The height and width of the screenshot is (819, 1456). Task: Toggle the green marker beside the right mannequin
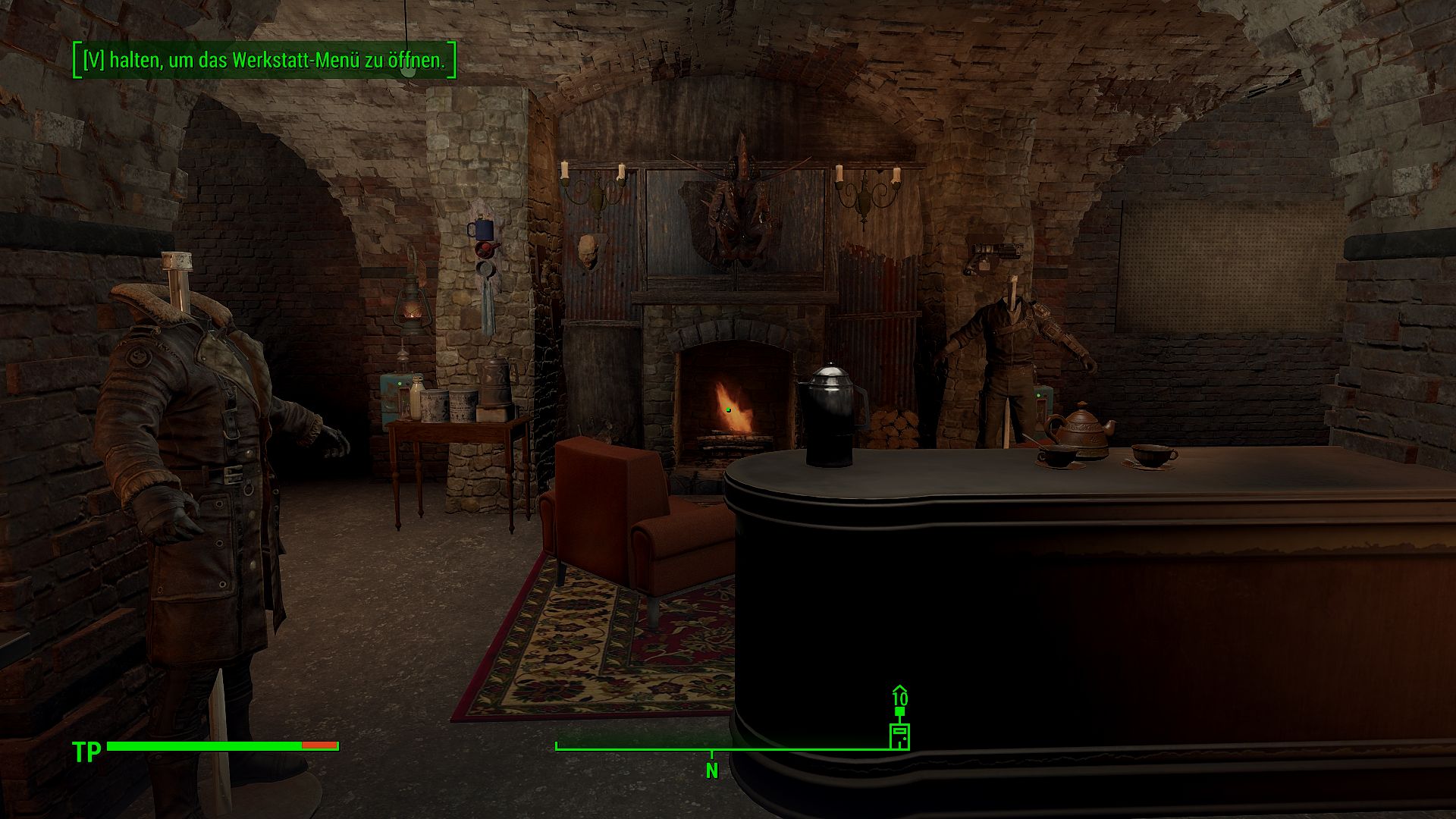coord(1038,395)
